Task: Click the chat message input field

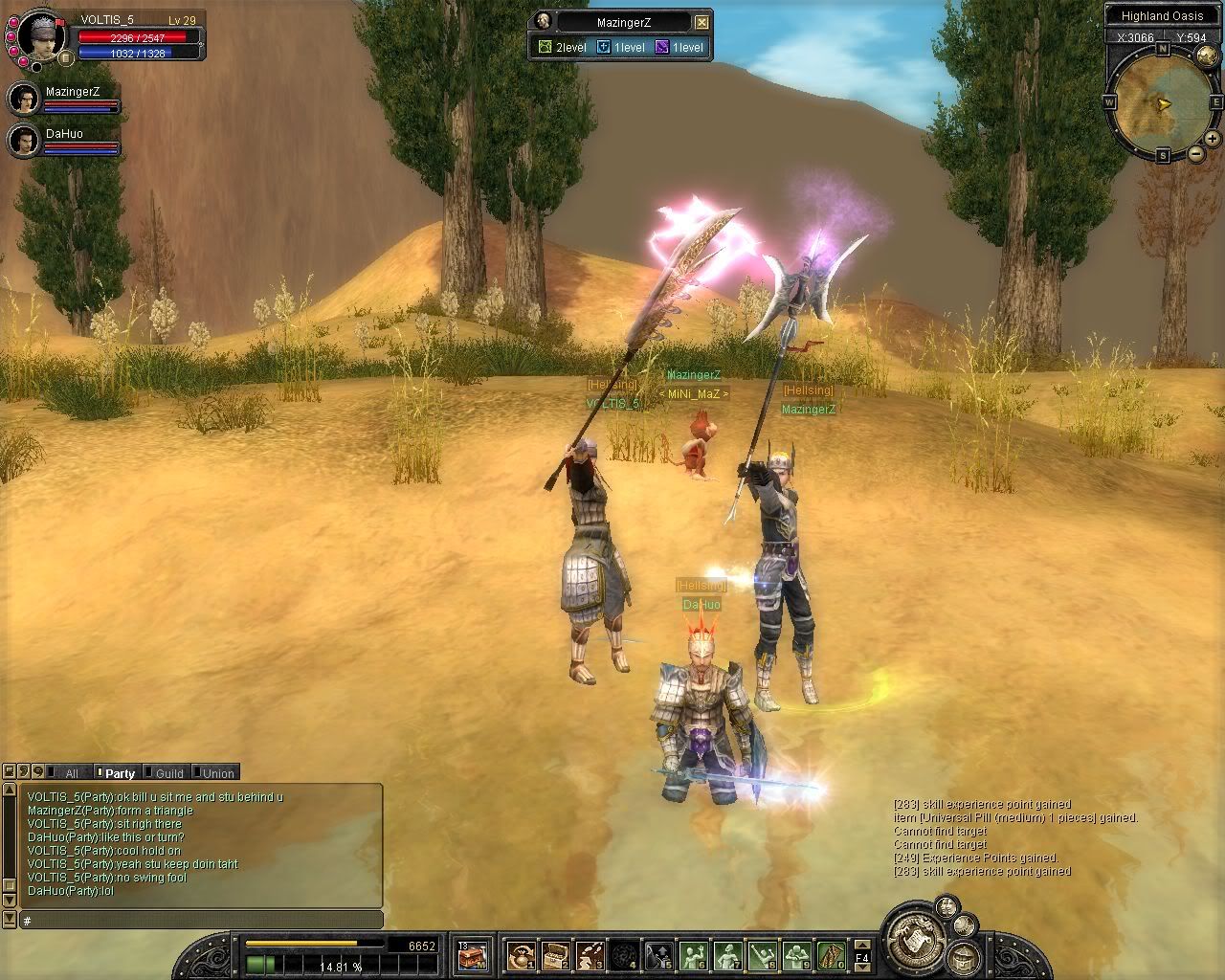Action: click(x=201, y=921)
